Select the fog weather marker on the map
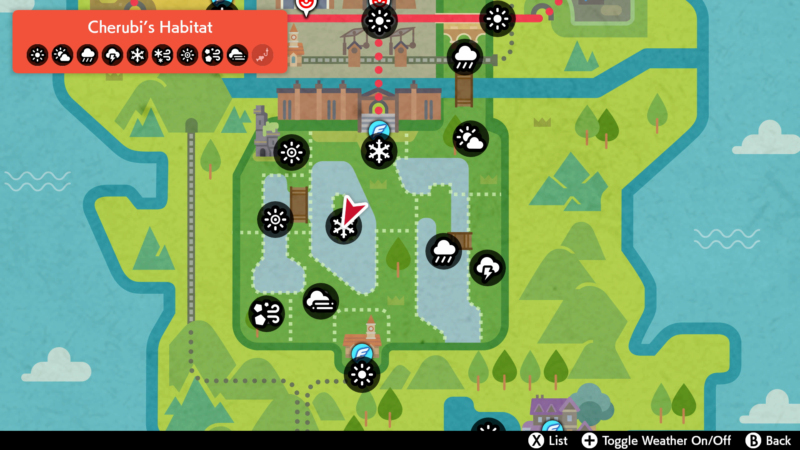Viewport: 800px width, 450px height. (320, 302)
